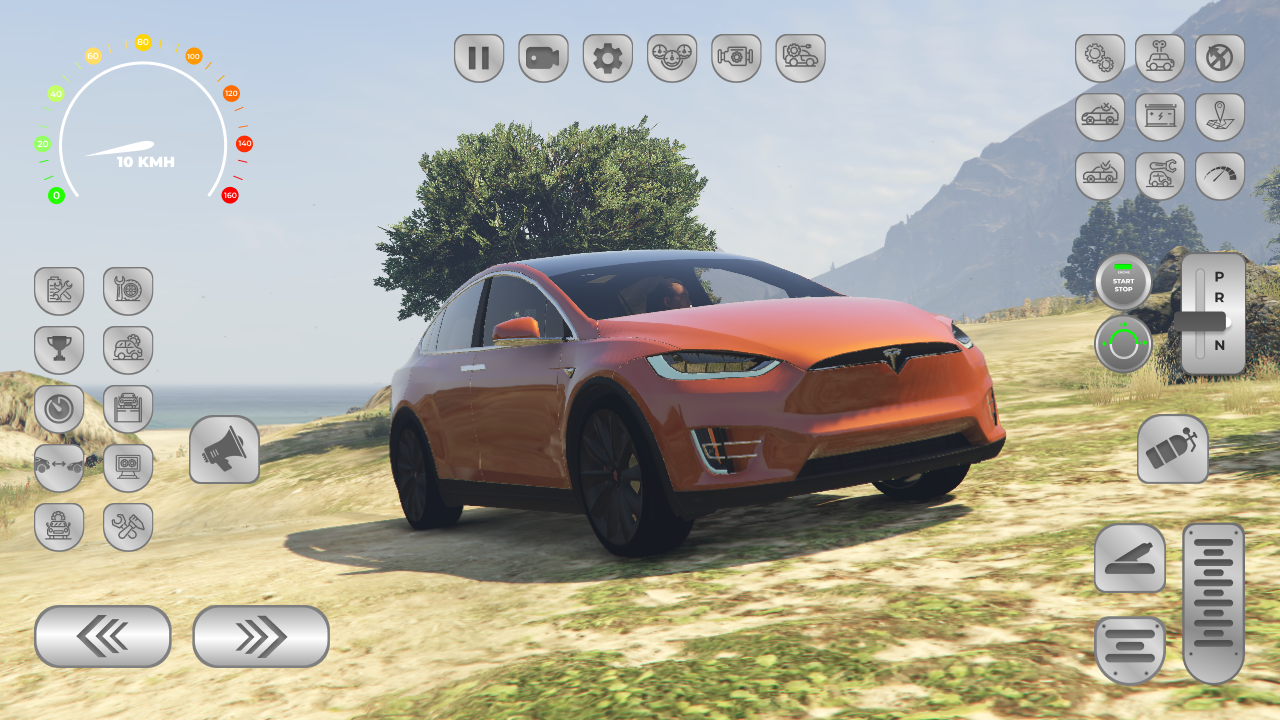Step on the tall gas pedal
Screen dimensions: 1280x720
[1213, 603]
